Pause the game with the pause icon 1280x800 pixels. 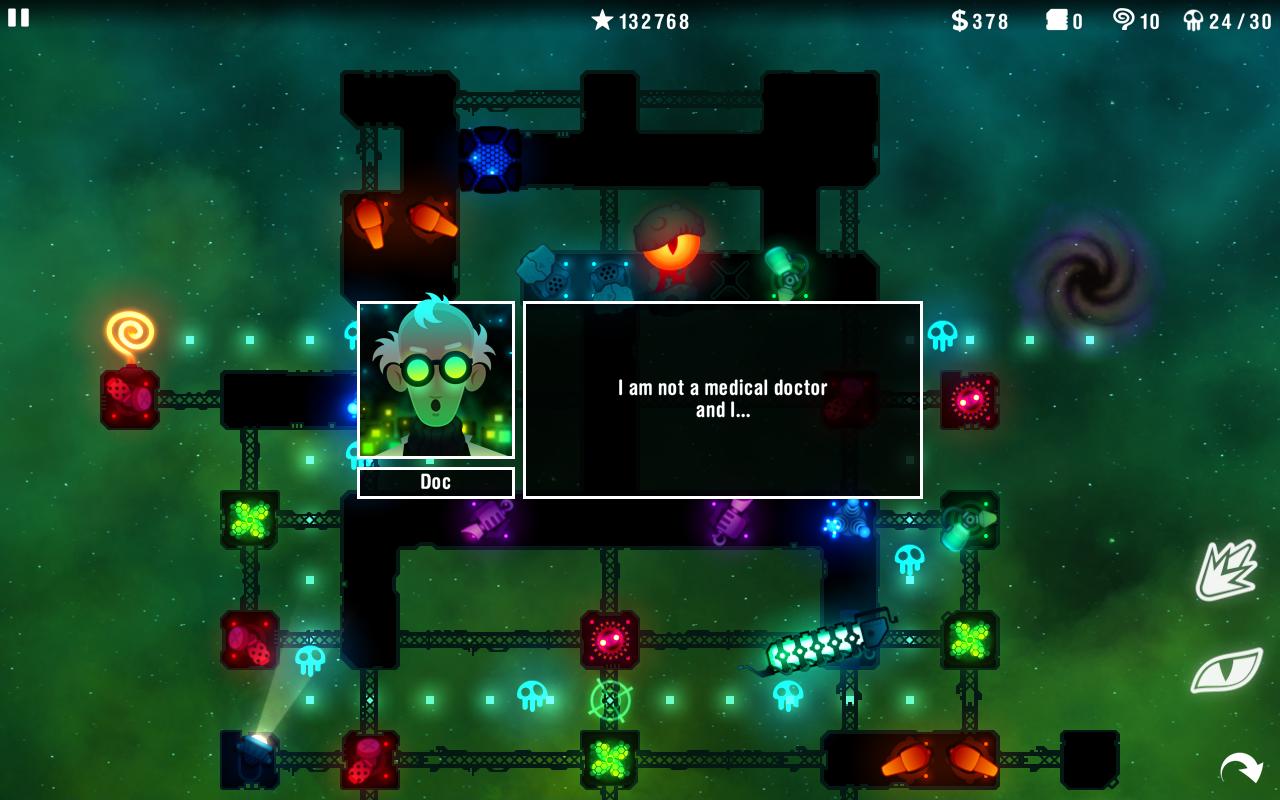(18, 18)
